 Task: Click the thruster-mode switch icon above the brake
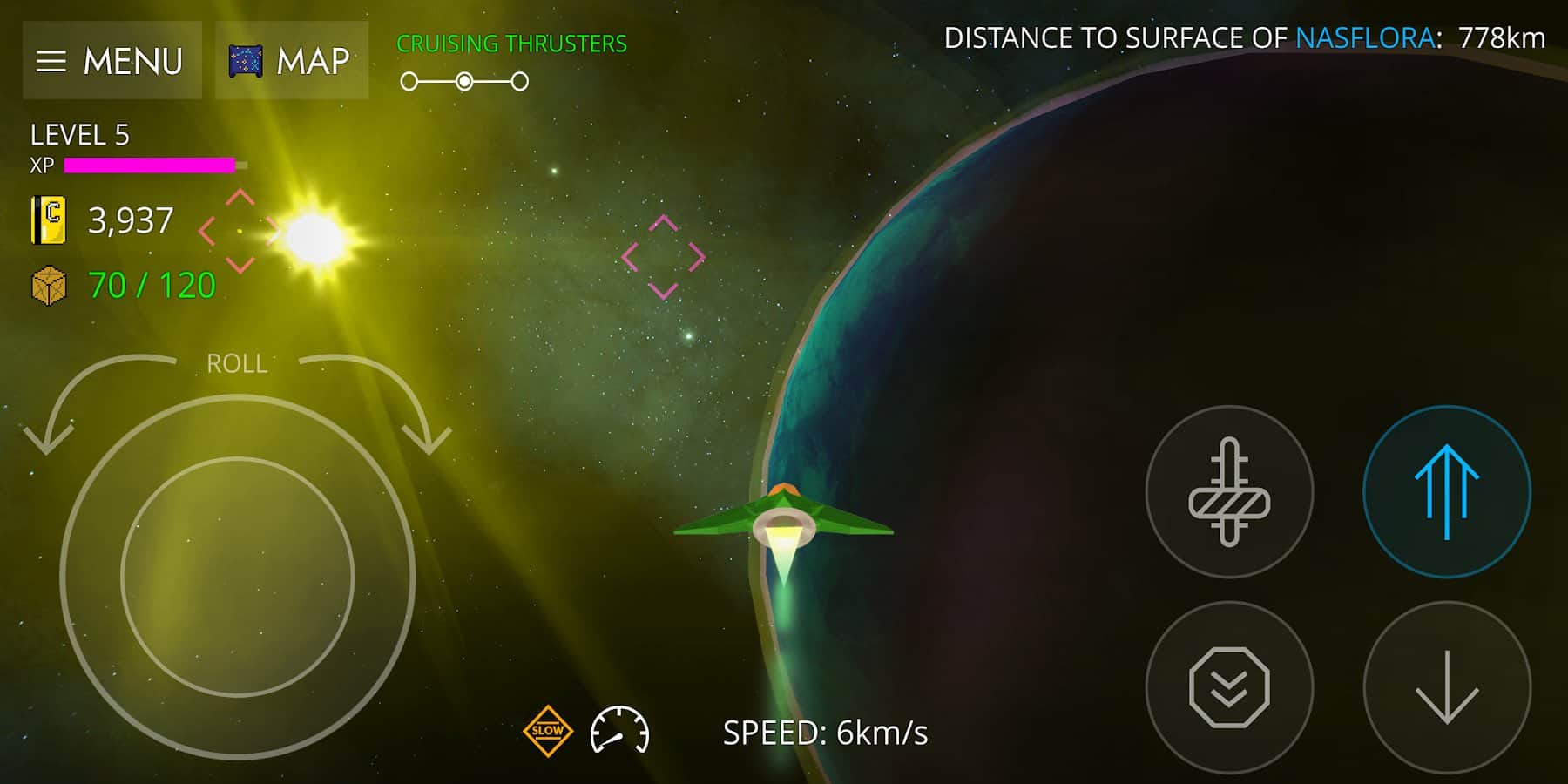[x=1228, y=492]
